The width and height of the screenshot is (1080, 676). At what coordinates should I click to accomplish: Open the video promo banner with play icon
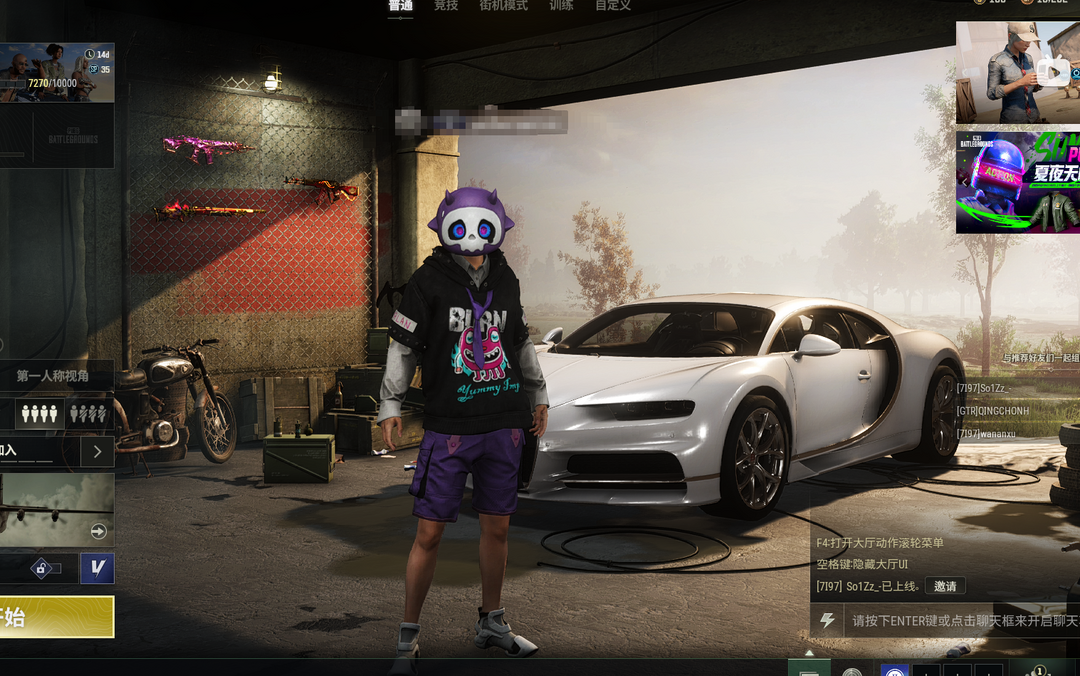point(1017,73)
